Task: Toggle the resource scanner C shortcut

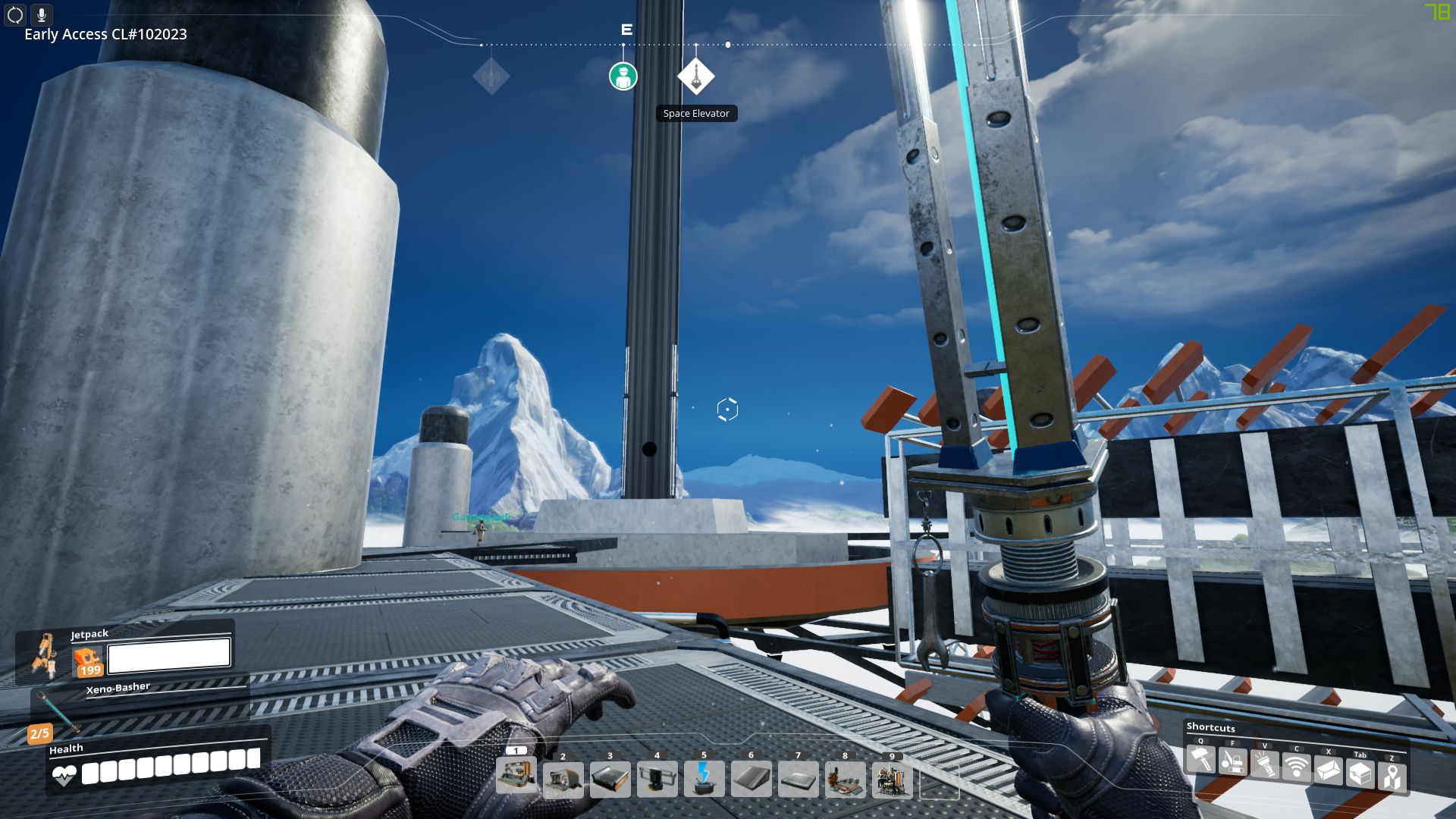Action: click(x=1298, y=767)
